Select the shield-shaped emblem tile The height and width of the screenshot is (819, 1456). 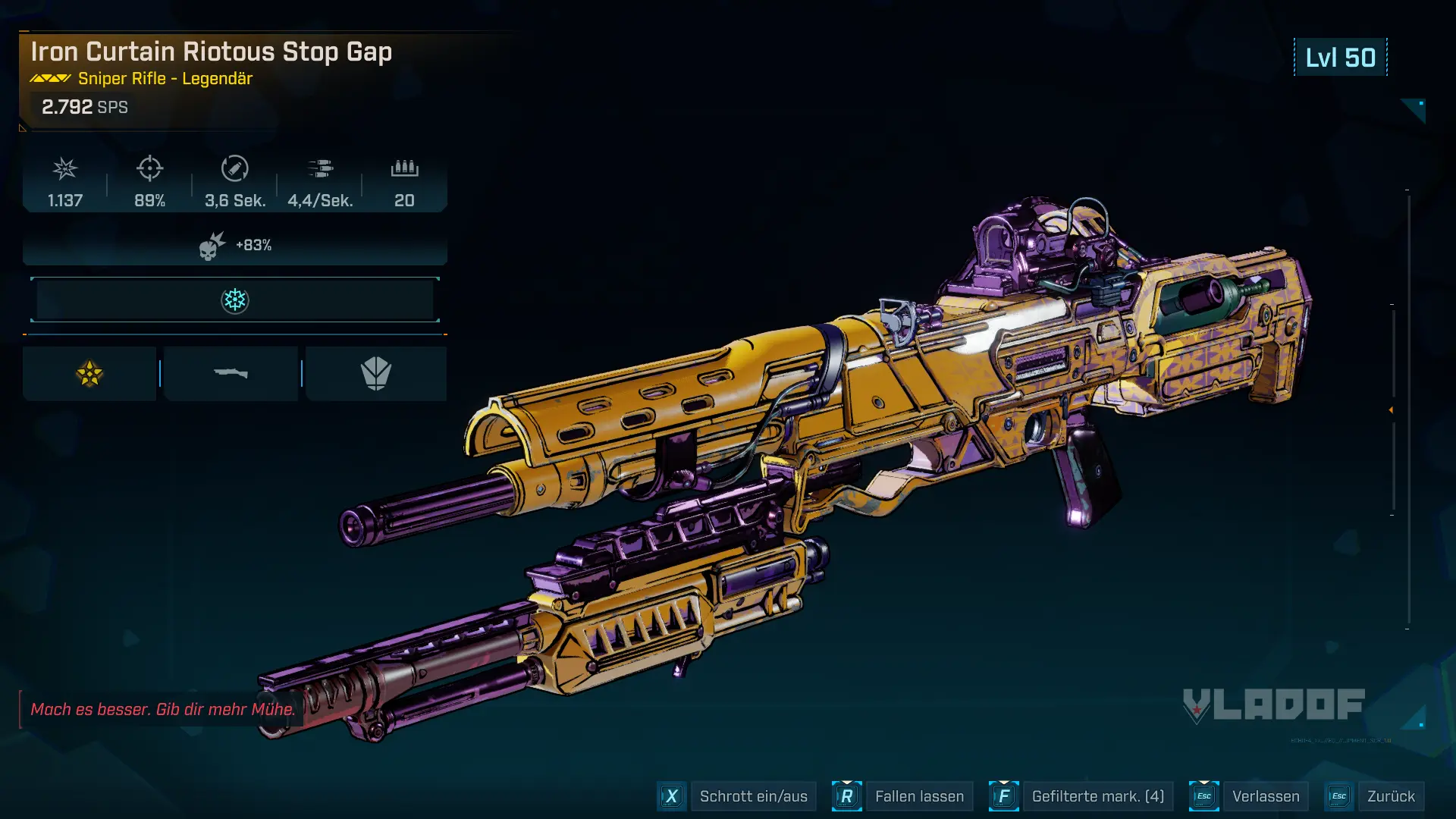(x=376, y=374)
